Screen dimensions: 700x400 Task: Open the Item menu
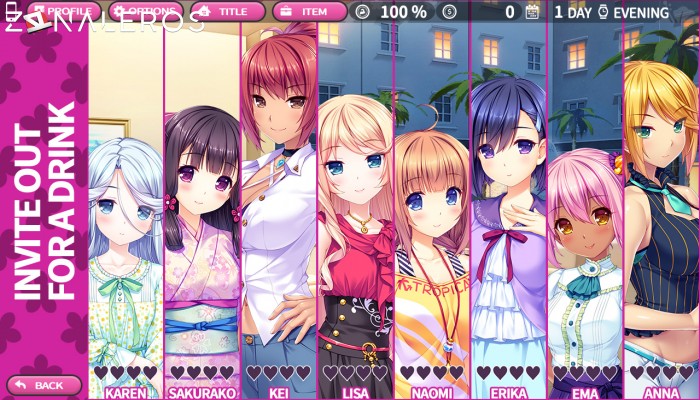coord(309,12)
